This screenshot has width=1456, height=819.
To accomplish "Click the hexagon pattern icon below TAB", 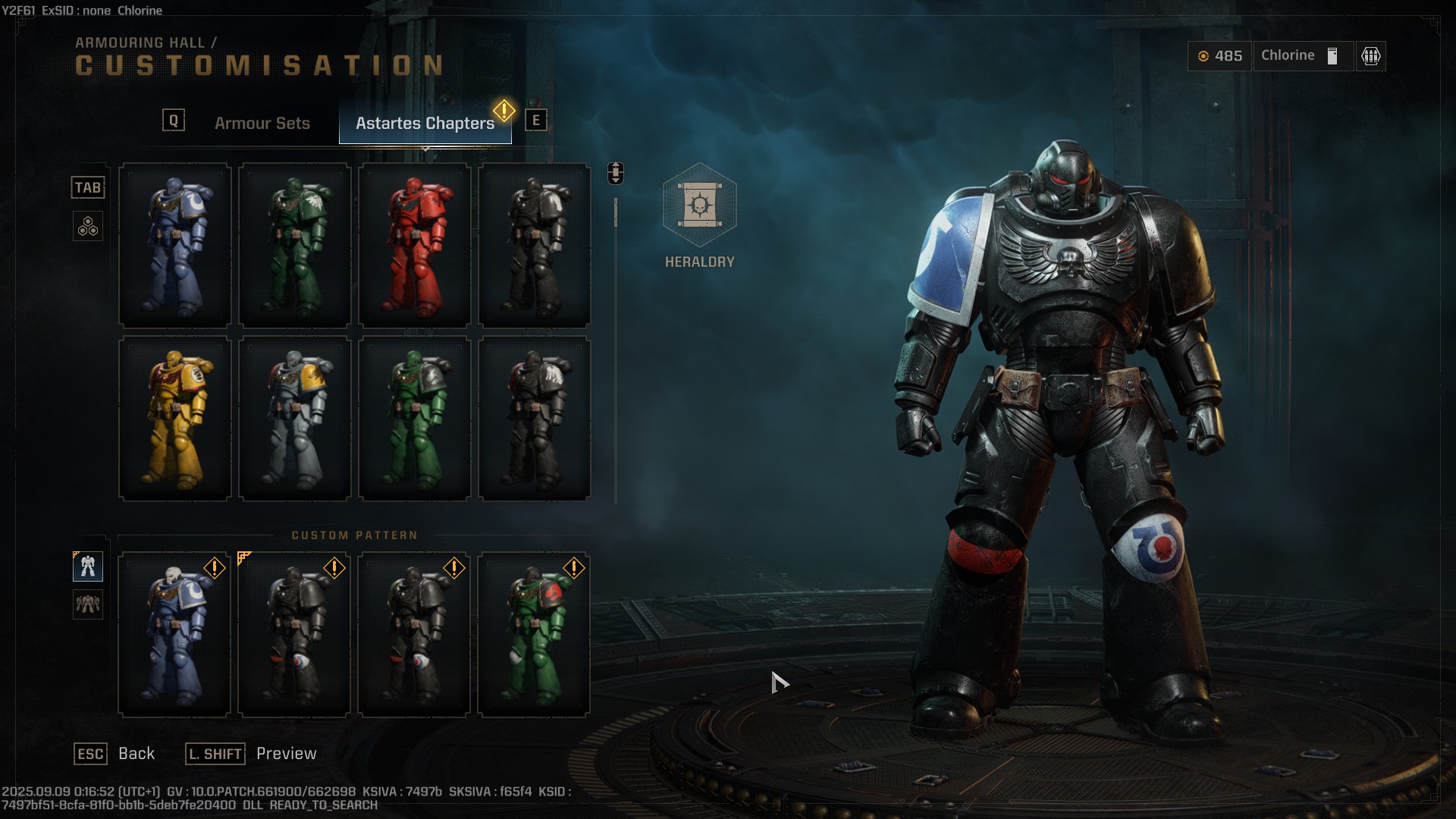I will click(88, 225).
